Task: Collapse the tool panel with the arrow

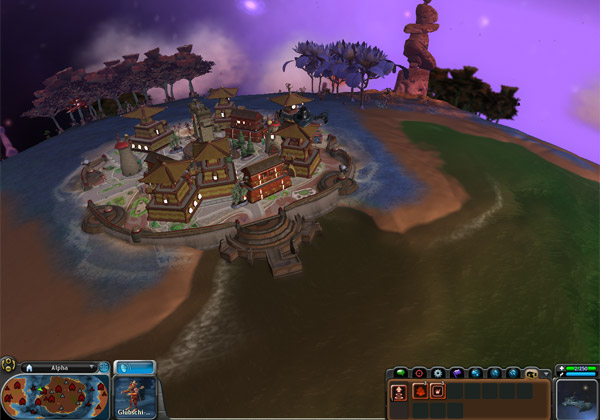Action: pos(546,372)
